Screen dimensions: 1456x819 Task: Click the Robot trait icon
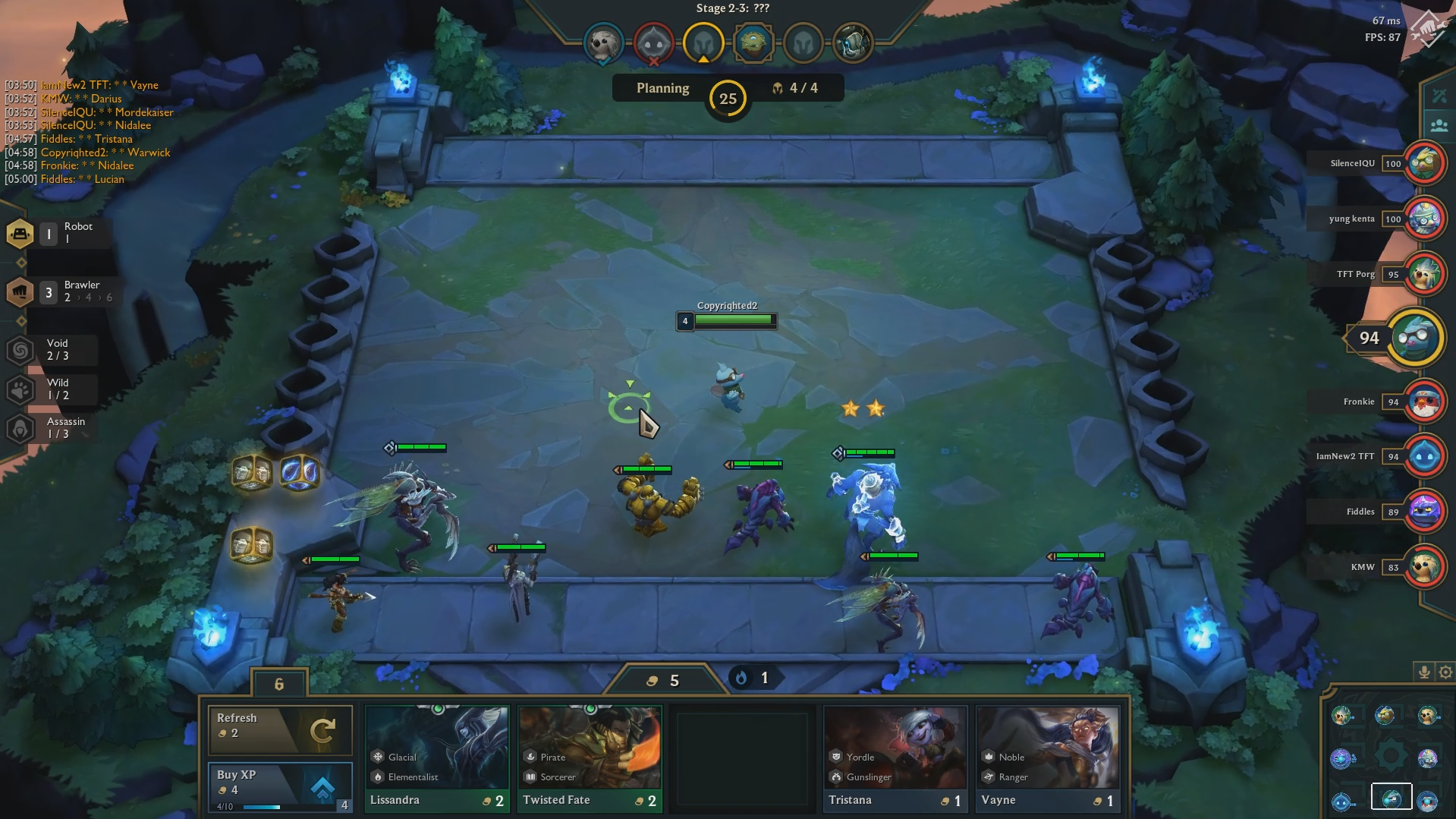pos(20,234)
